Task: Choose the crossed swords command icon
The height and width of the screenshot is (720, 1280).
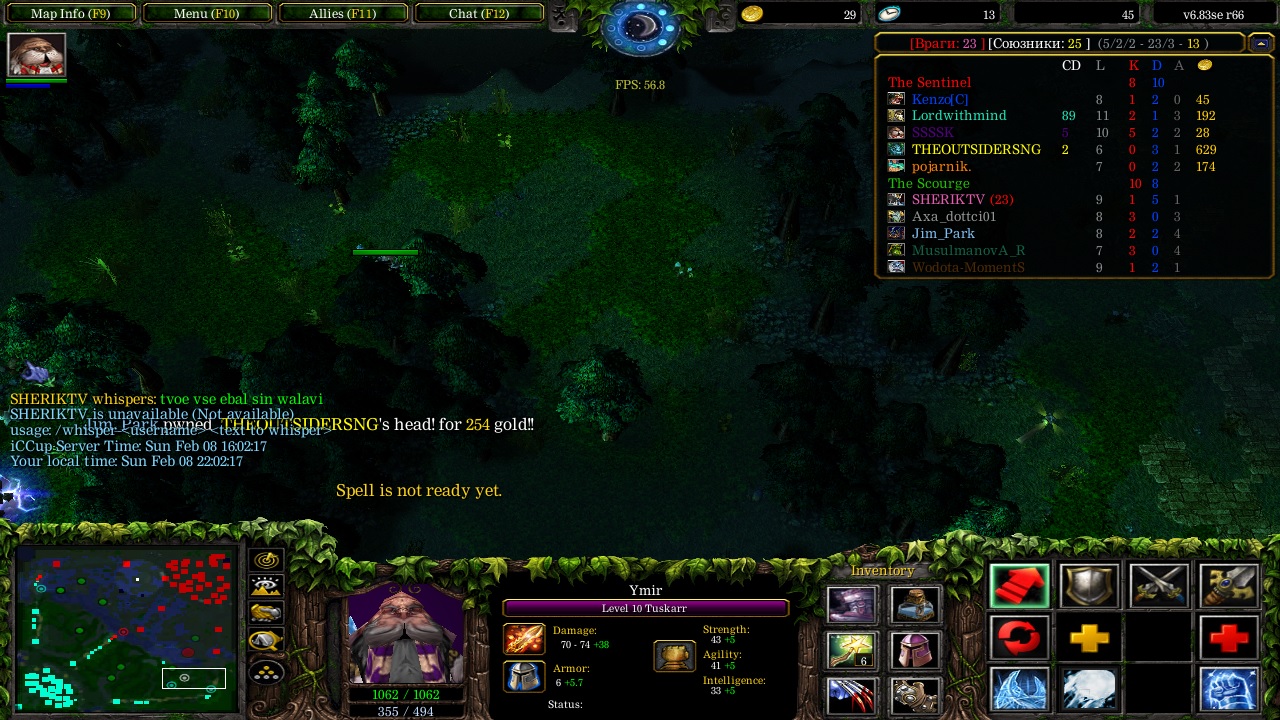Action: click(x=1159, y=587)
